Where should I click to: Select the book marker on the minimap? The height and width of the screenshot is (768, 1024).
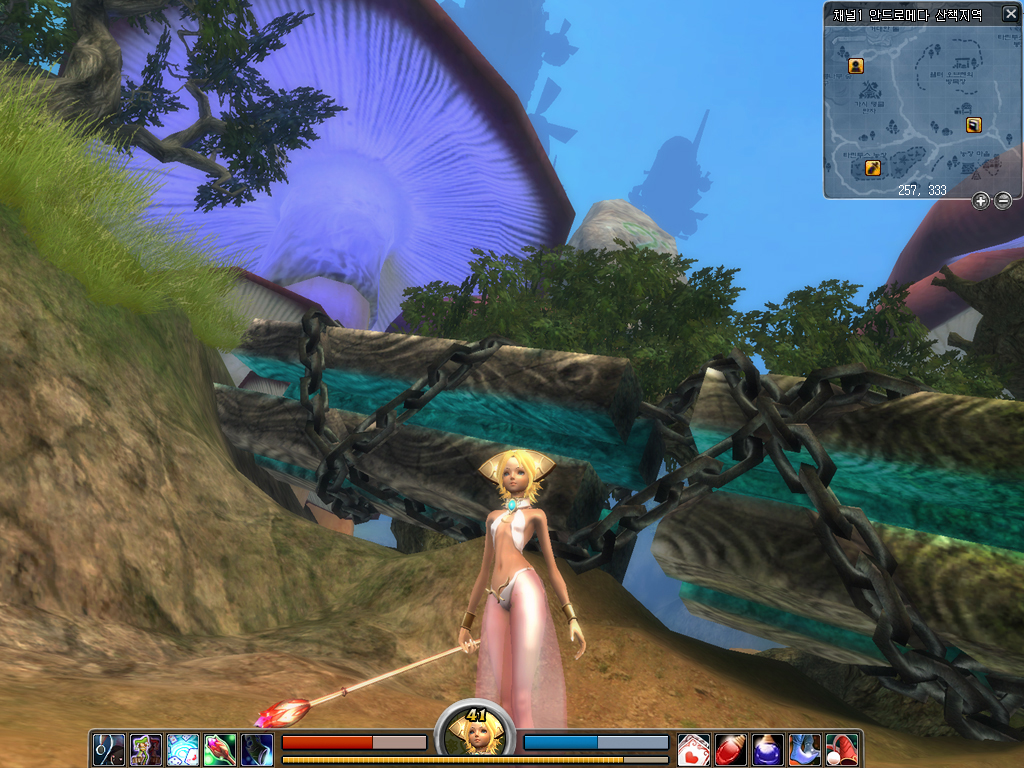974,125
